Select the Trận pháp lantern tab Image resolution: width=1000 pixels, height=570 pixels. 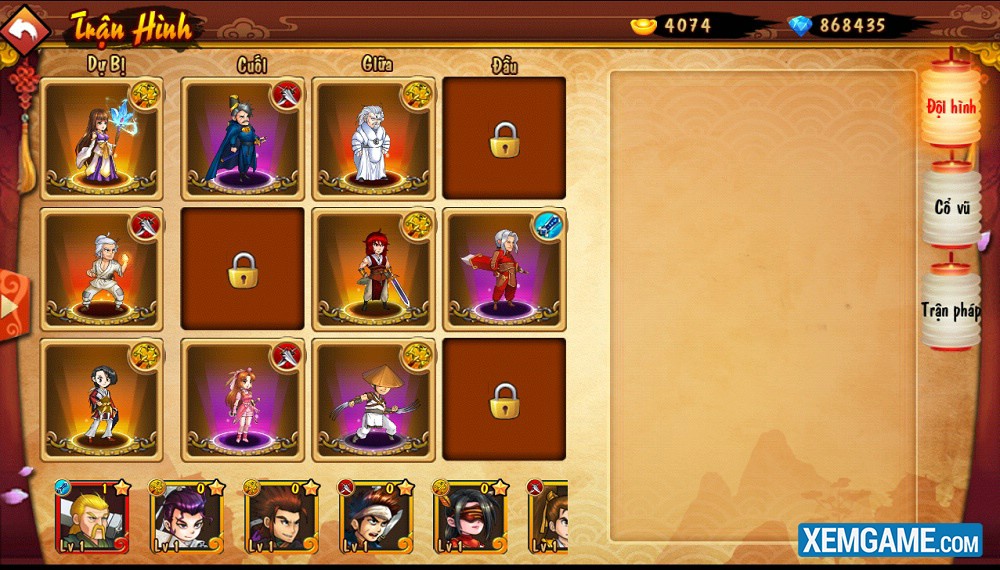950,310
